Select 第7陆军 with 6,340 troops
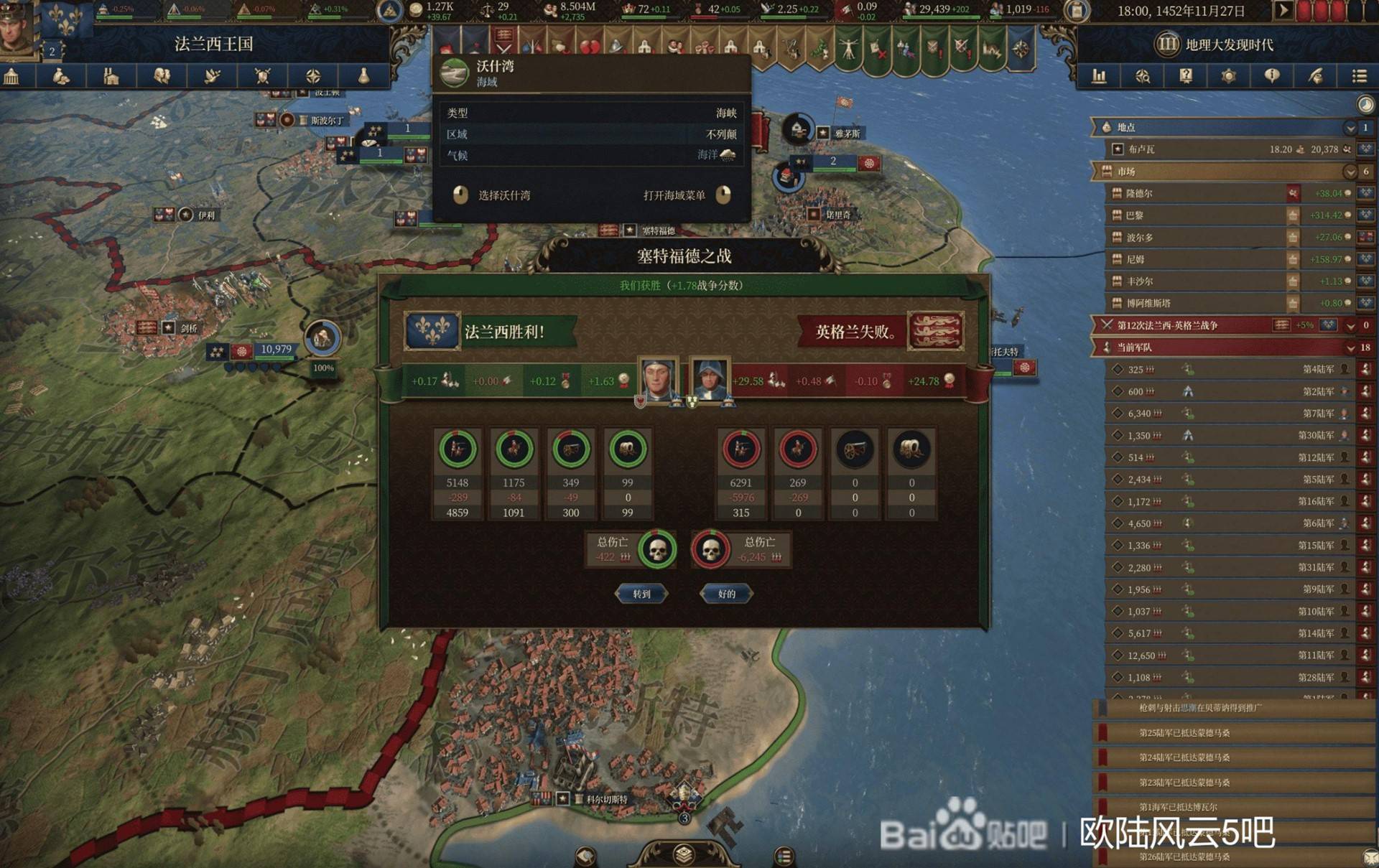Image resolution: width=1379 pixels, height=868 pixels. coord(1228,414)
